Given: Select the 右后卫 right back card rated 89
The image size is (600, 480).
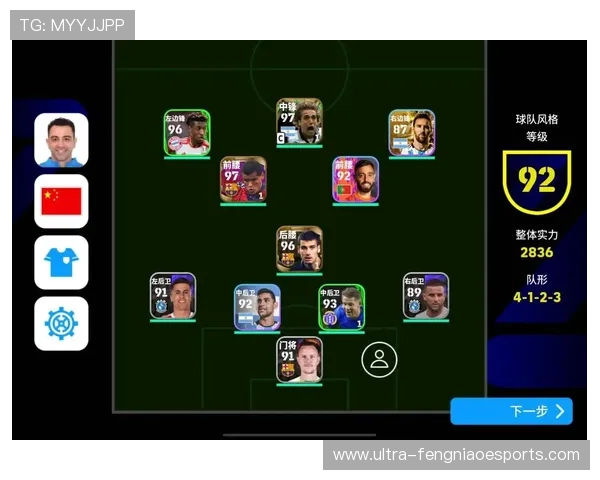Looking at the screenshot, I should (426, 296).
